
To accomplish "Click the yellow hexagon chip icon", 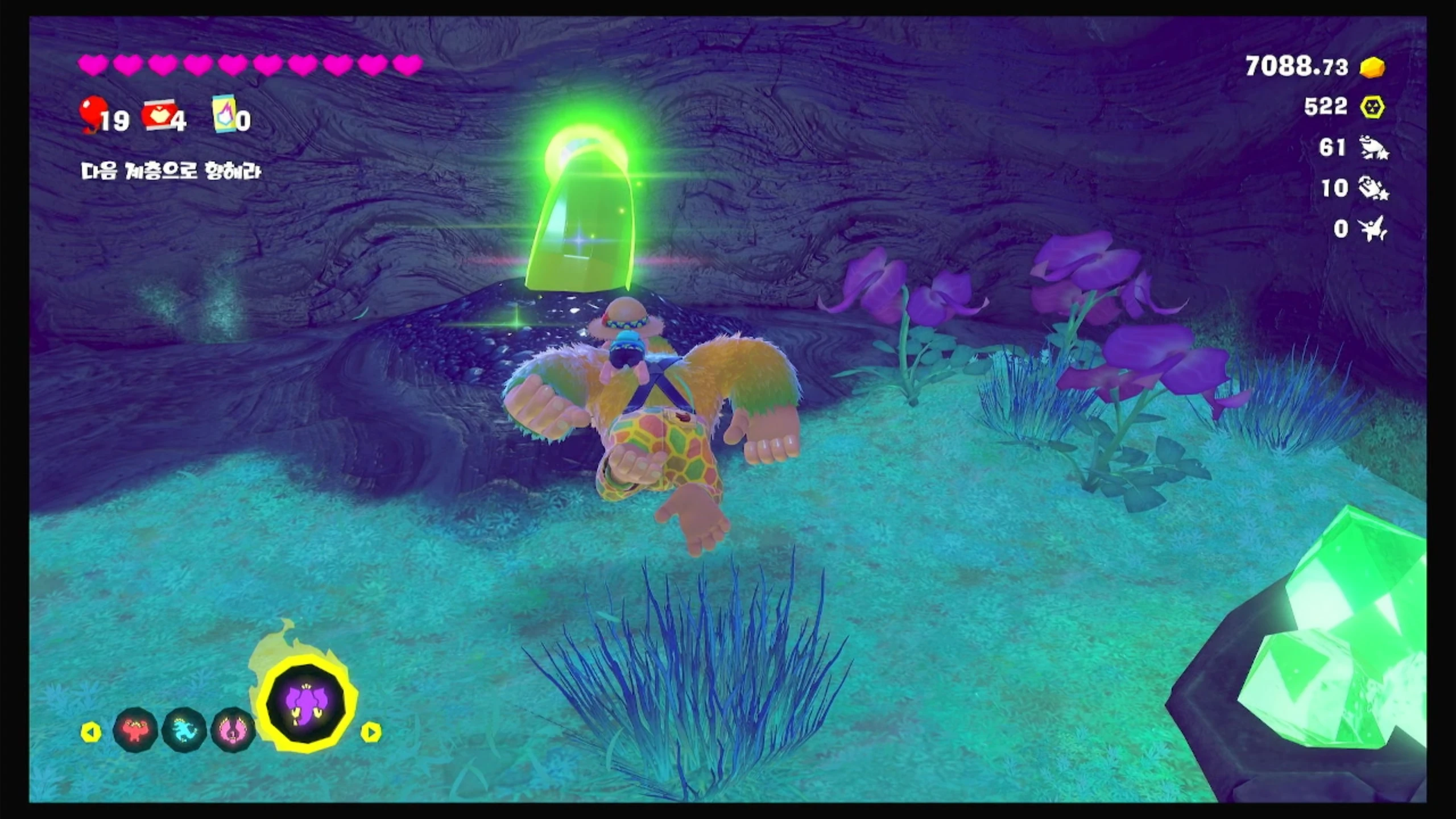I will [1372, 107].
